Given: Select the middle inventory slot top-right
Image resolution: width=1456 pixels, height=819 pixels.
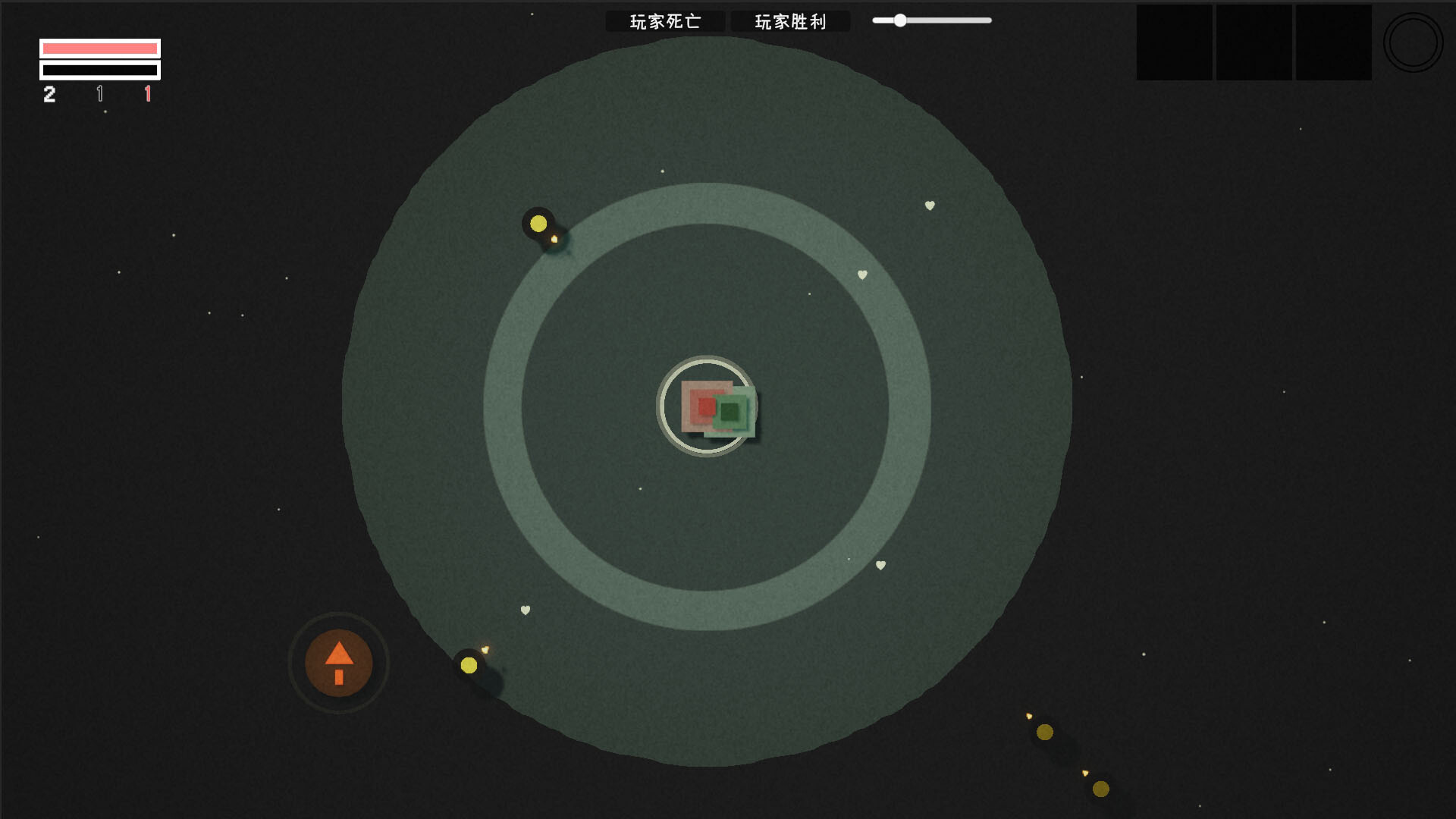Looking at the screenshot, I should pos(1254,42).
